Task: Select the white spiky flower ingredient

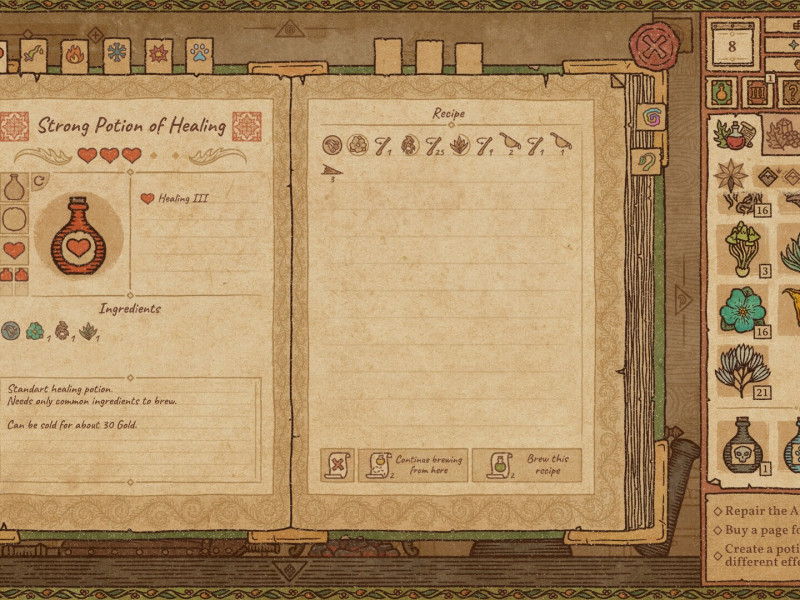Action: 742,369
